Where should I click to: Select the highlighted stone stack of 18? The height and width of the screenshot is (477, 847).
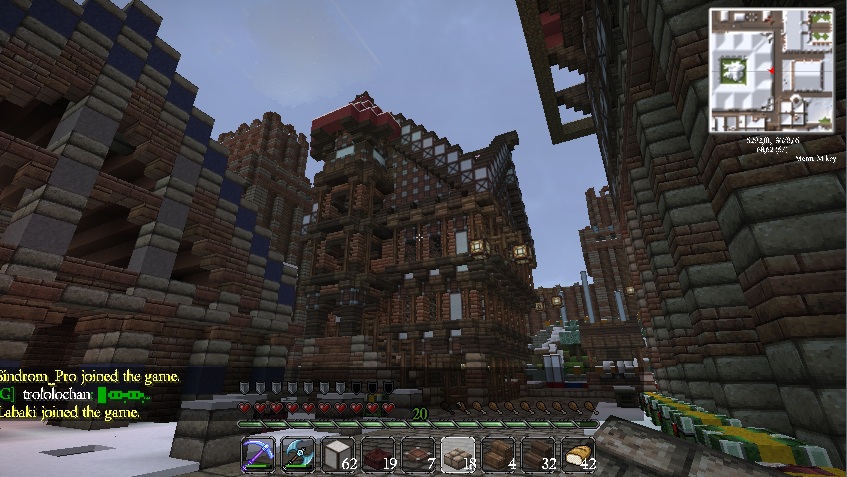coord(459,455)
